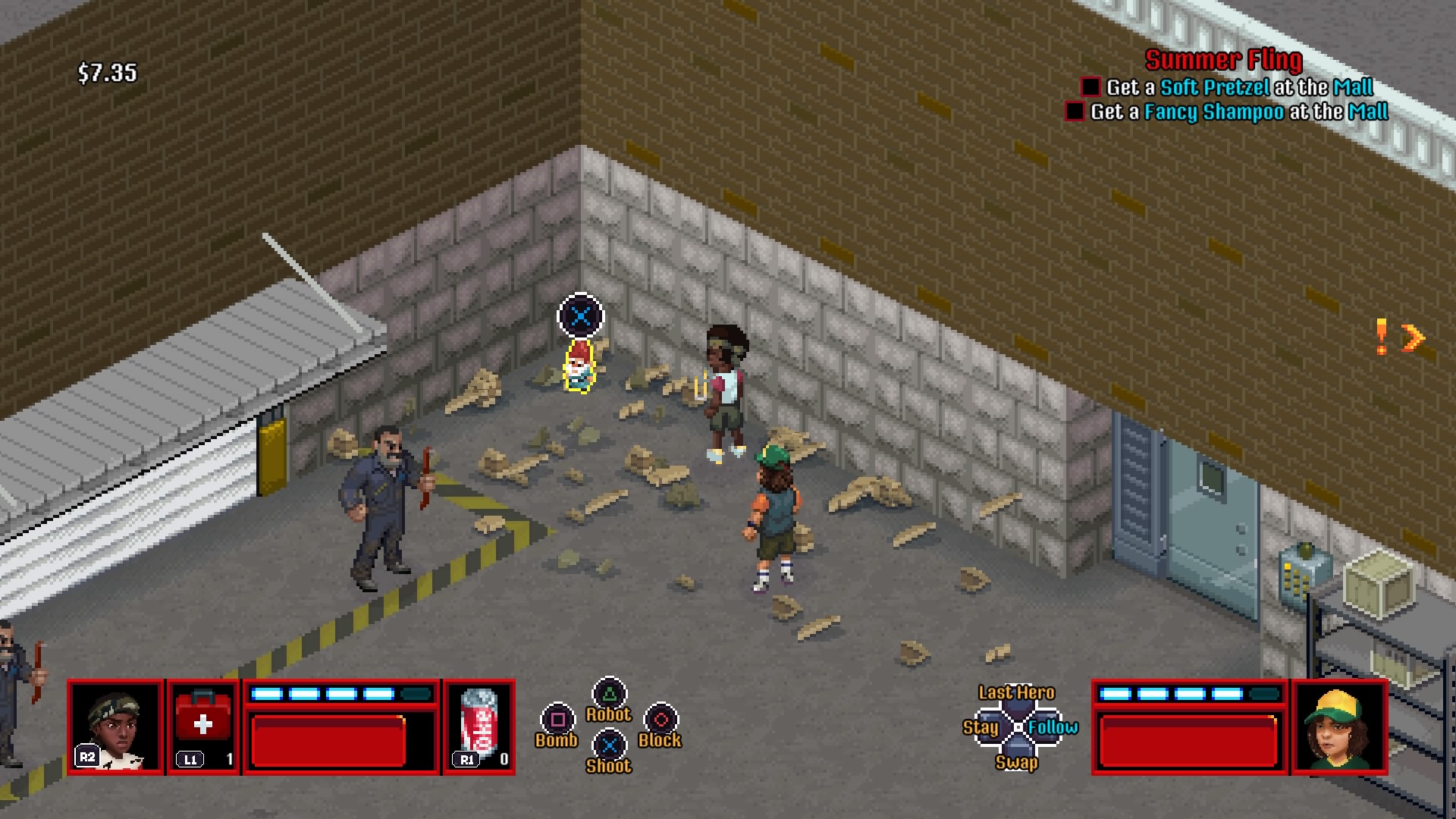Click the X interact button prompt above the gnome
Viewport: 1456px width, 819px height.
pyautogui.click(x=579, y=316)
